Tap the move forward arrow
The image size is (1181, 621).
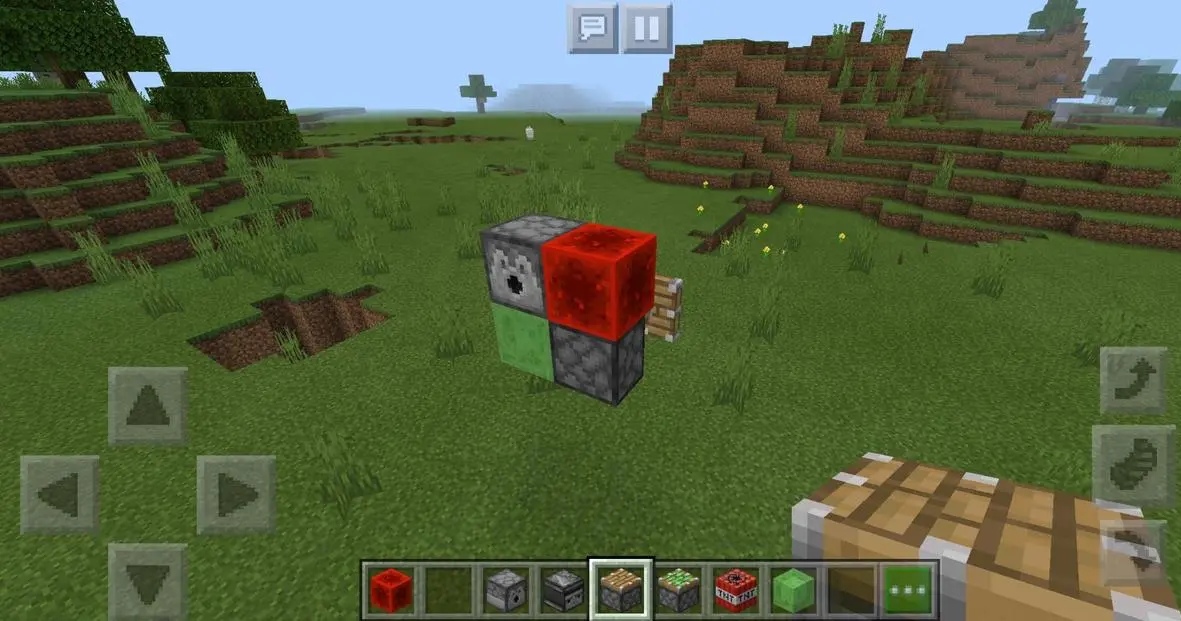coord(148,406)
